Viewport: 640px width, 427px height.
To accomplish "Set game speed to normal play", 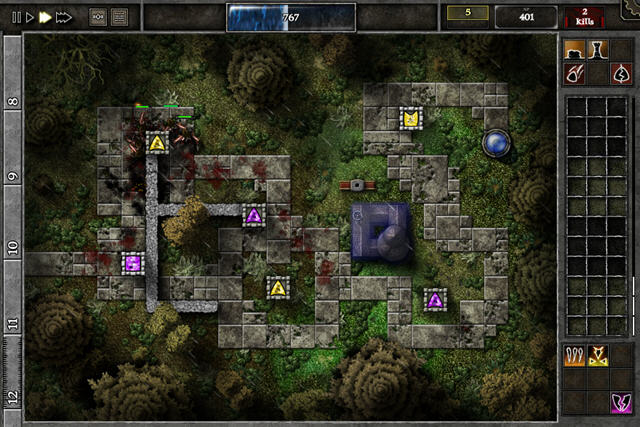I will coord(30,17).
